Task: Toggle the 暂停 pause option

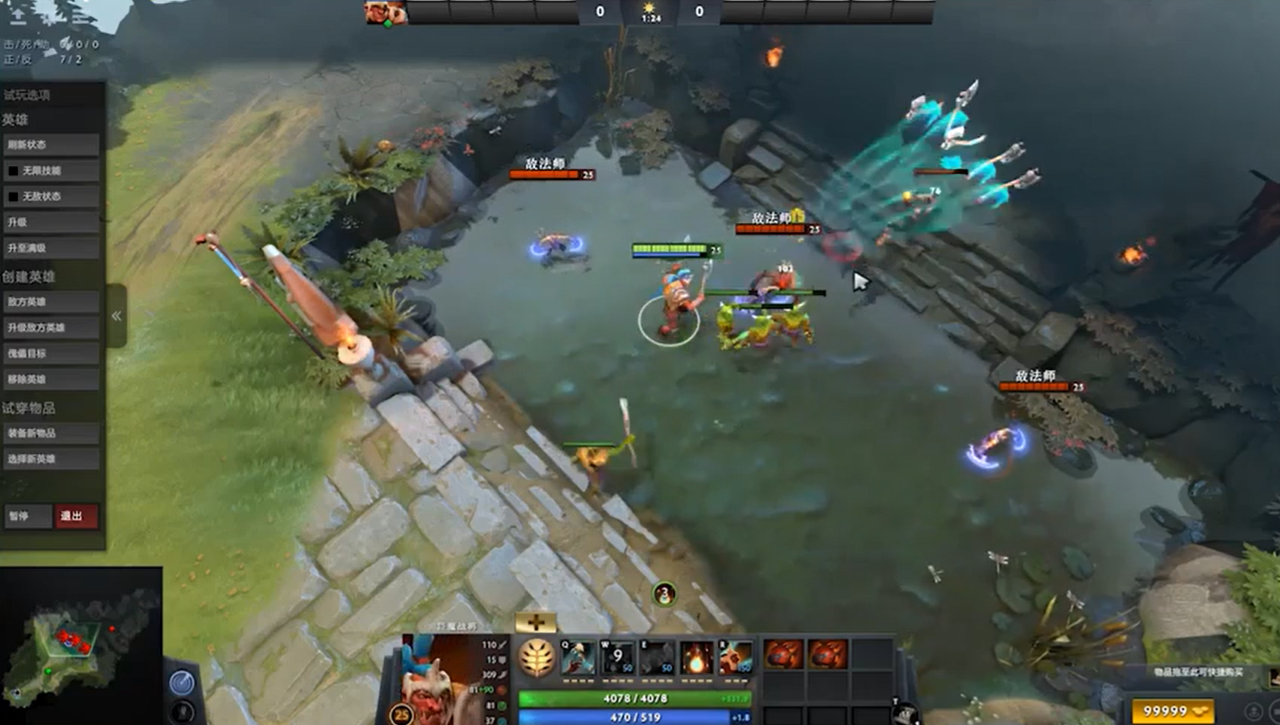Action: point(29,517)
